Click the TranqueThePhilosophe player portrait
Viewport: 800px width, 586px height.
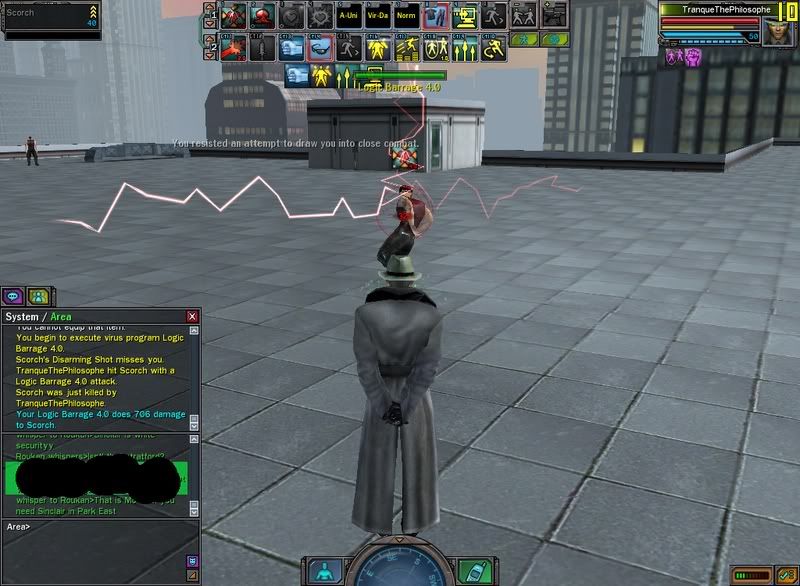[x=776, y=31]
